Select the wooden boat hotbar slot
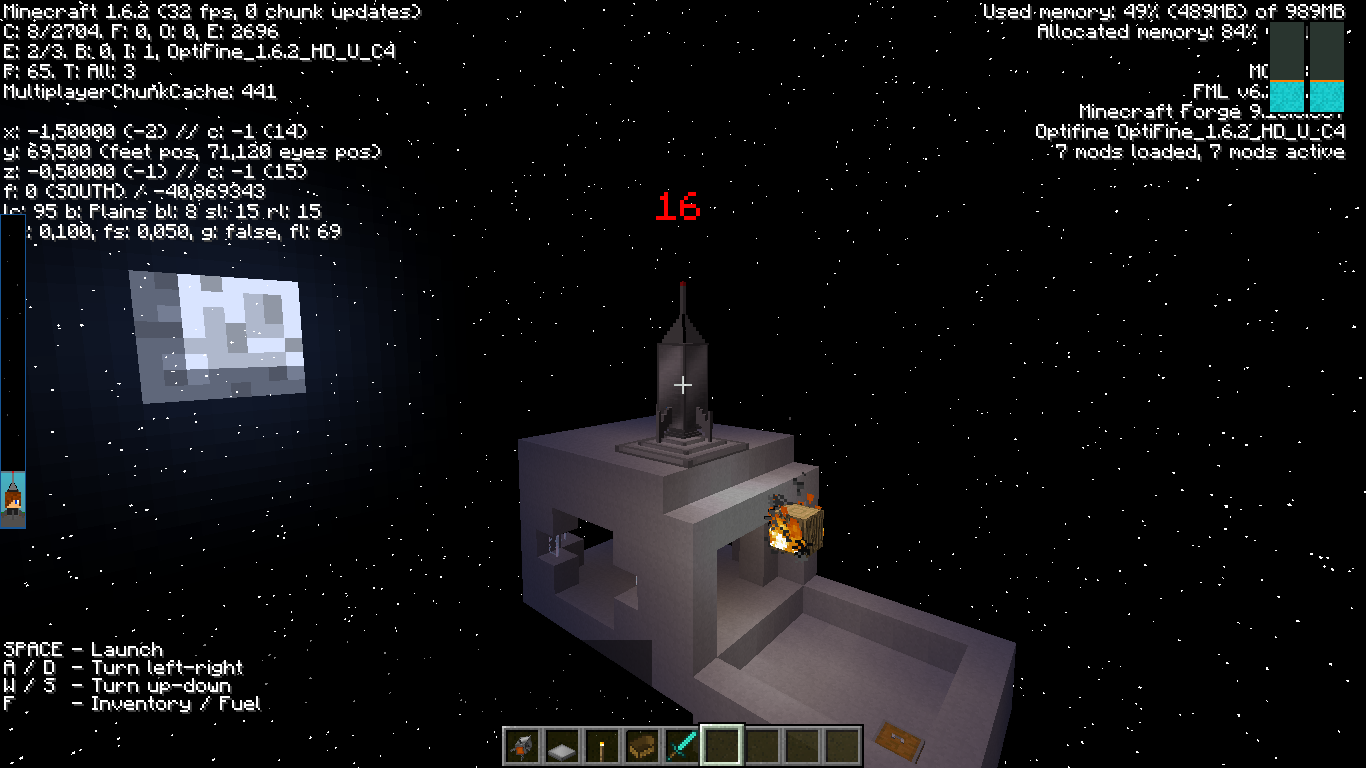Viewport: 1366px width, 768px height. [642, 746]
